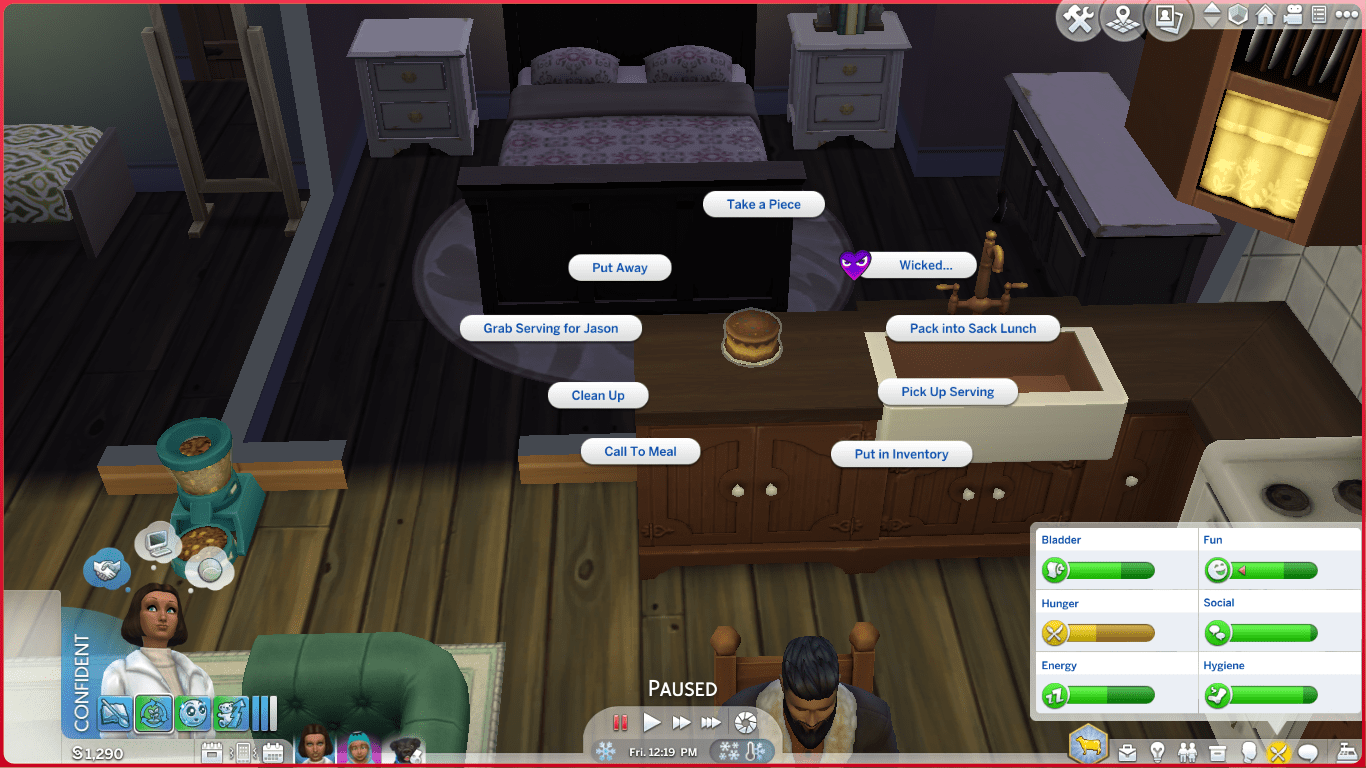Open Manage Worlds using the map pin icon
Viewport: 1366px width, 768px height.
click(1122, 17)
